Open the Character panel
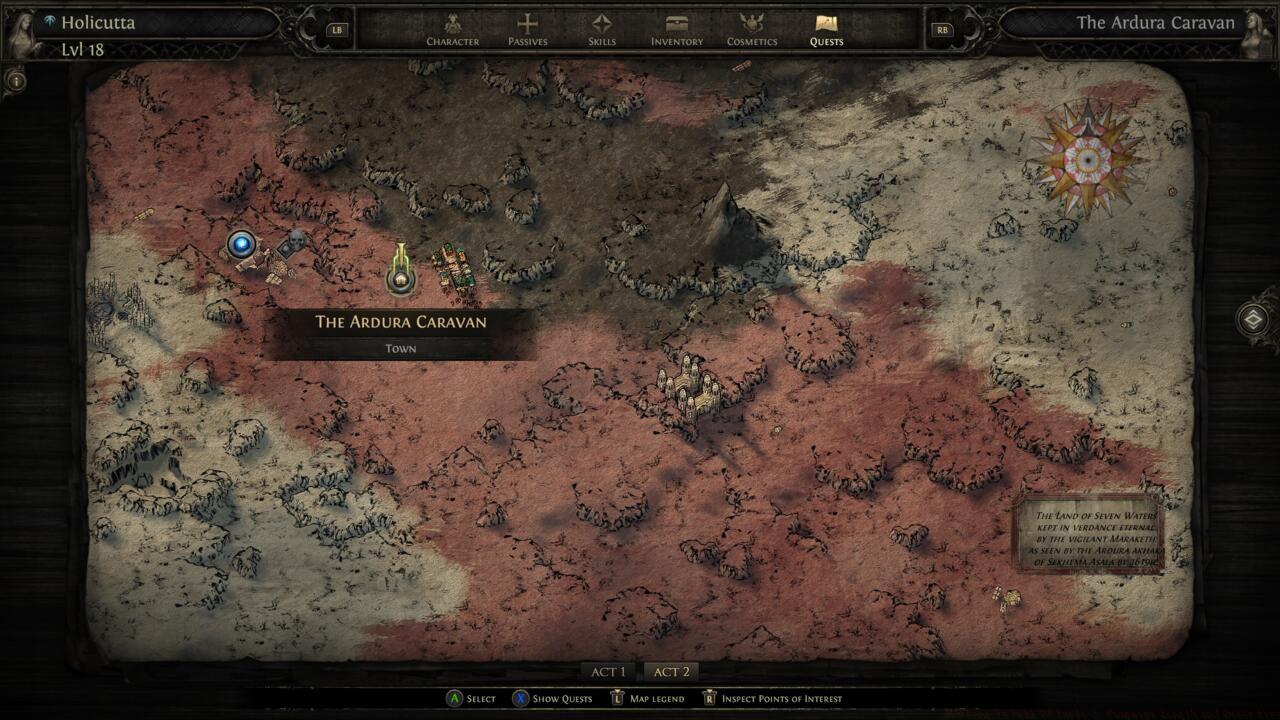Image resolution: width=1280 pixels, height=720 pixels. [x=453, y=30]
